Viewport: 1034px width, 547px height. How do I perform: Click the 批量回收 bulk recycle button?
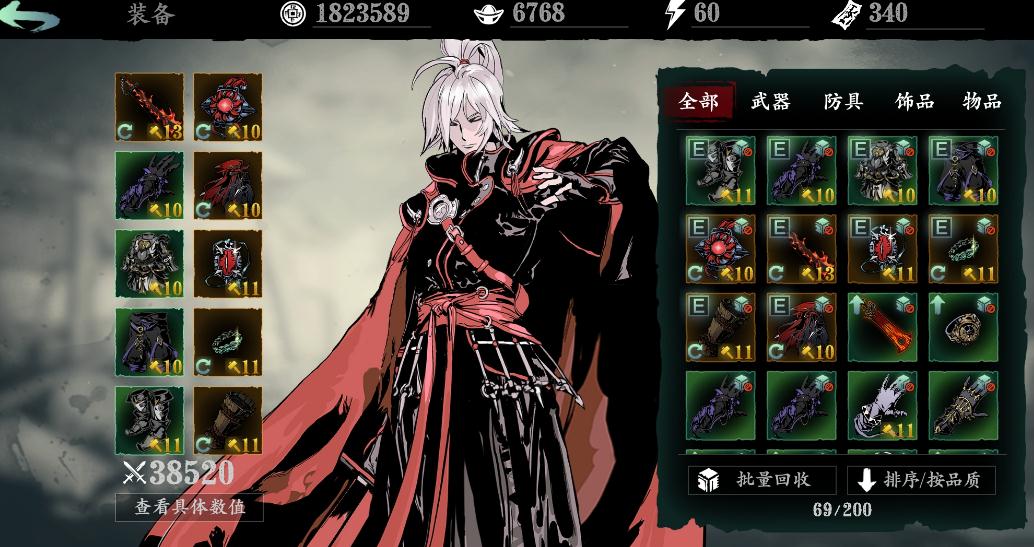[762, 480]
